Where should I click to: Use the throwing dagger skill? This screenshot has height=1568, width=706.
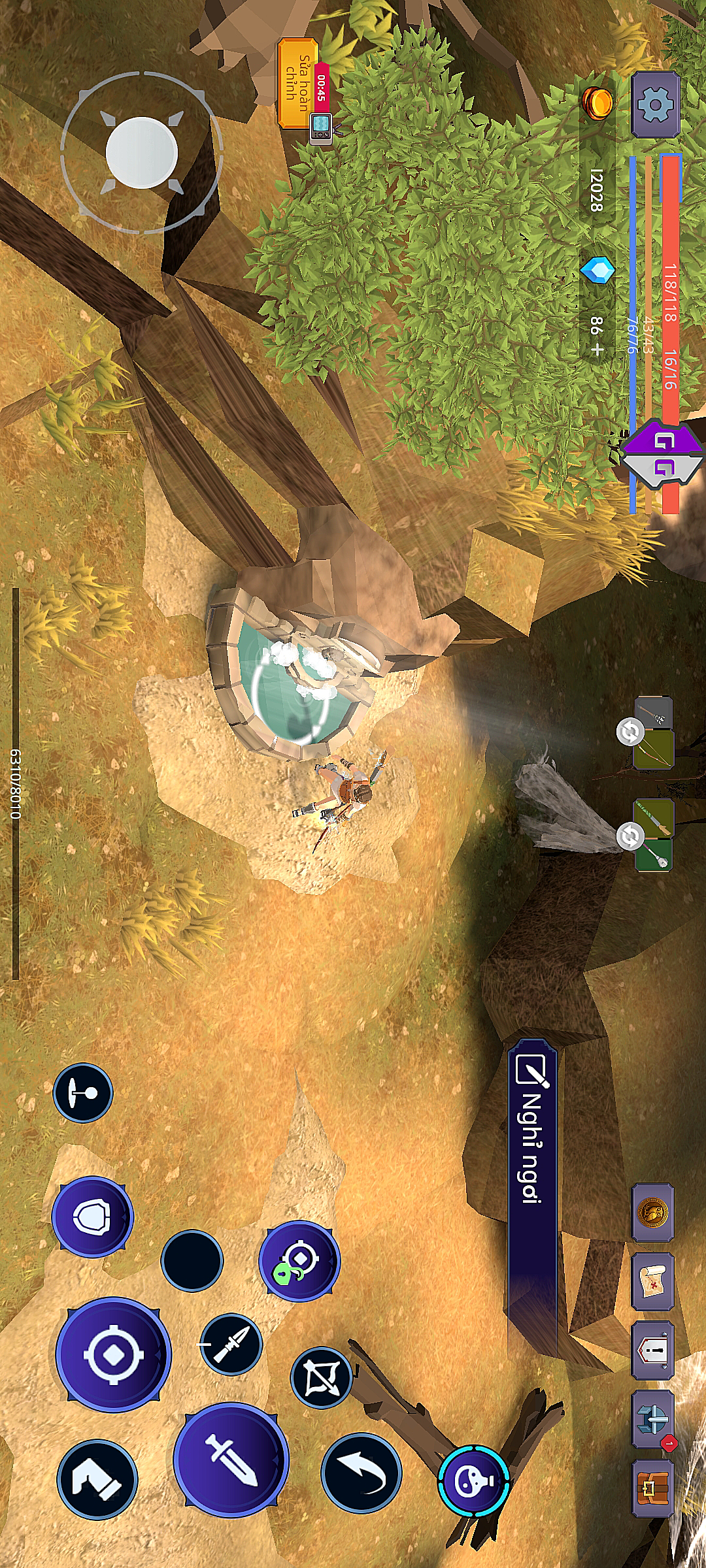click(x=231, y=1345)
